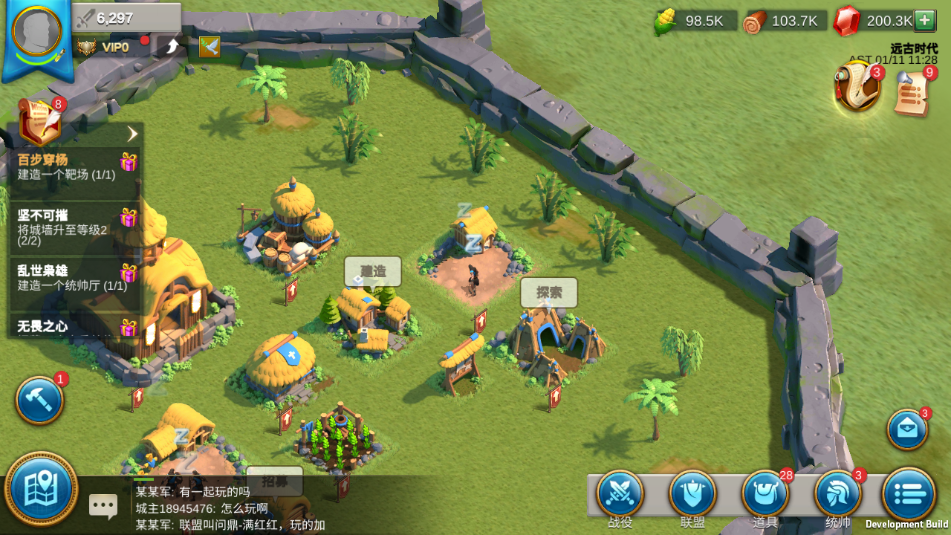This screenshot has height=535, width=951.
Task: Open the parchment list icon with badge 9
Action: (x=912, y=93)
